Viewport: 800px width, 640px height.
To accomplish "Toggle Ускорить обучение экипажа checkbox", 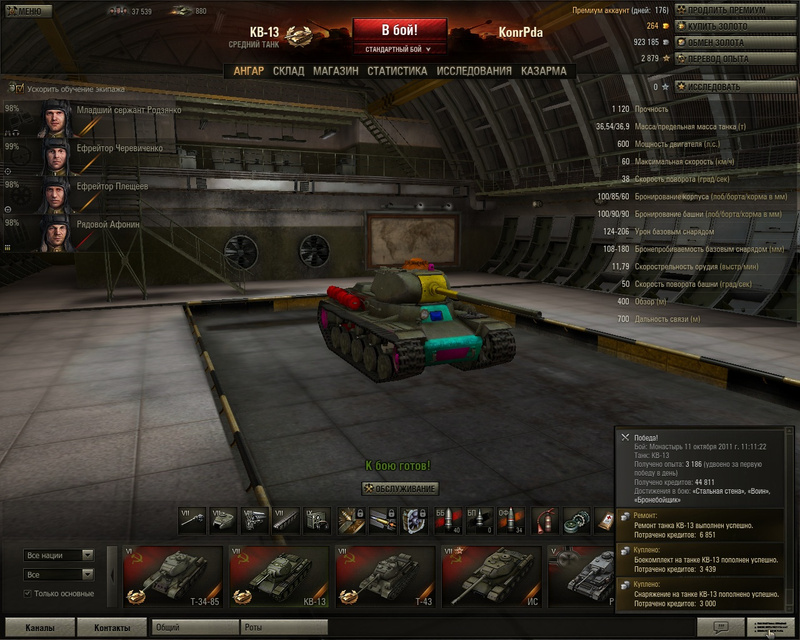I will tap(10, 88).
